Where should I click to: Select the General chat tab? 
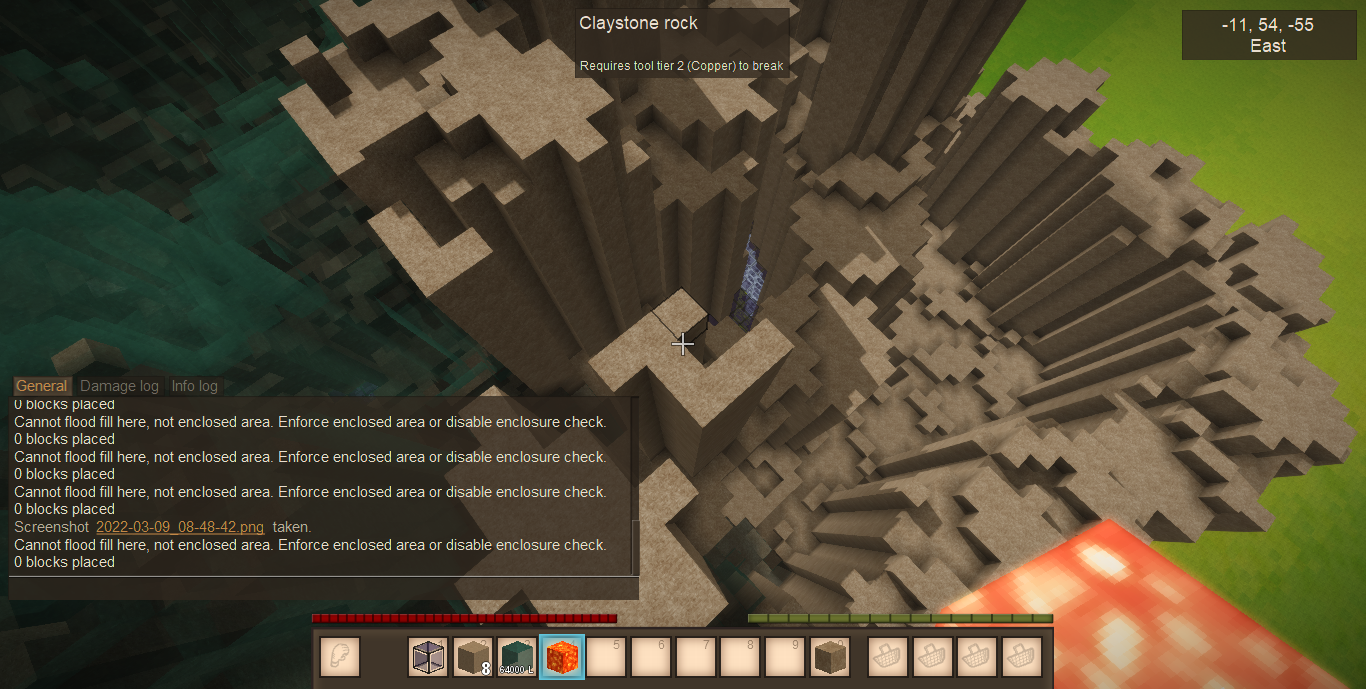42,386
